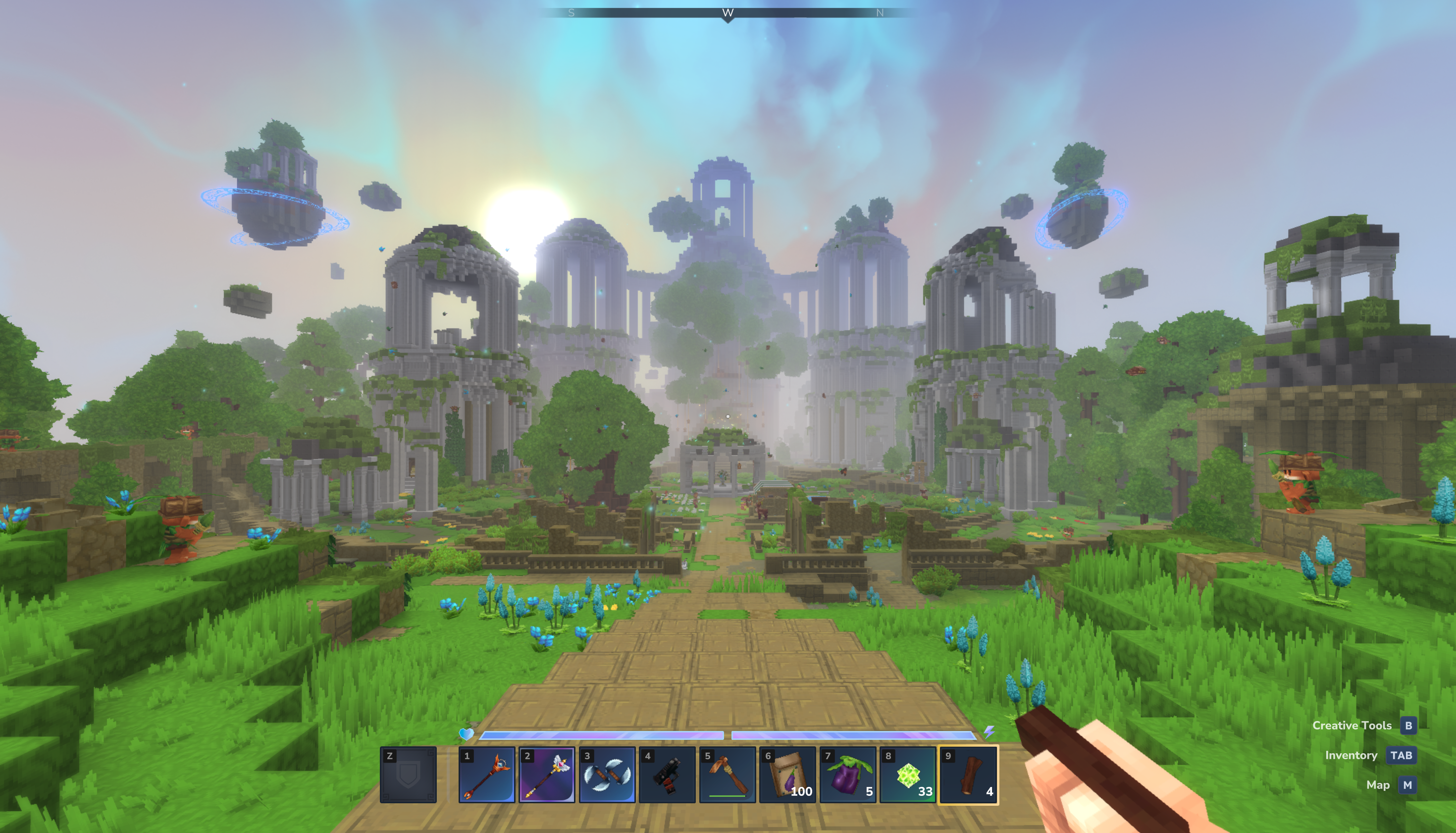Select the eggplant seed bag stack
1456x833 pixels.
pos(788,775)
